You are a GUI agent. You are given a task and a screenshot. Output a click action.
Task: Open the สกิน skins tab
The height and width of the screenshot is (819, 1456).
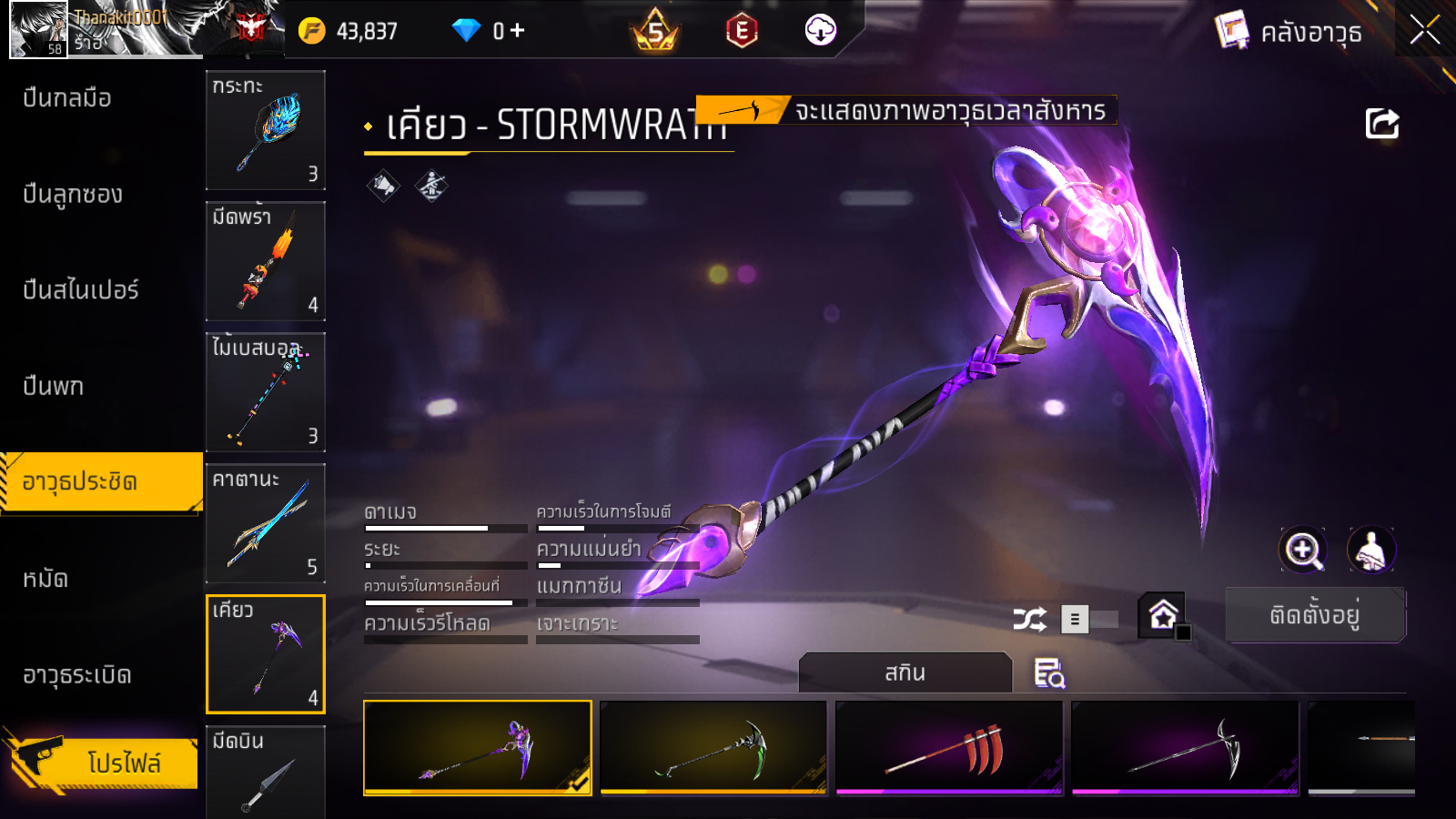coord(905,673)
